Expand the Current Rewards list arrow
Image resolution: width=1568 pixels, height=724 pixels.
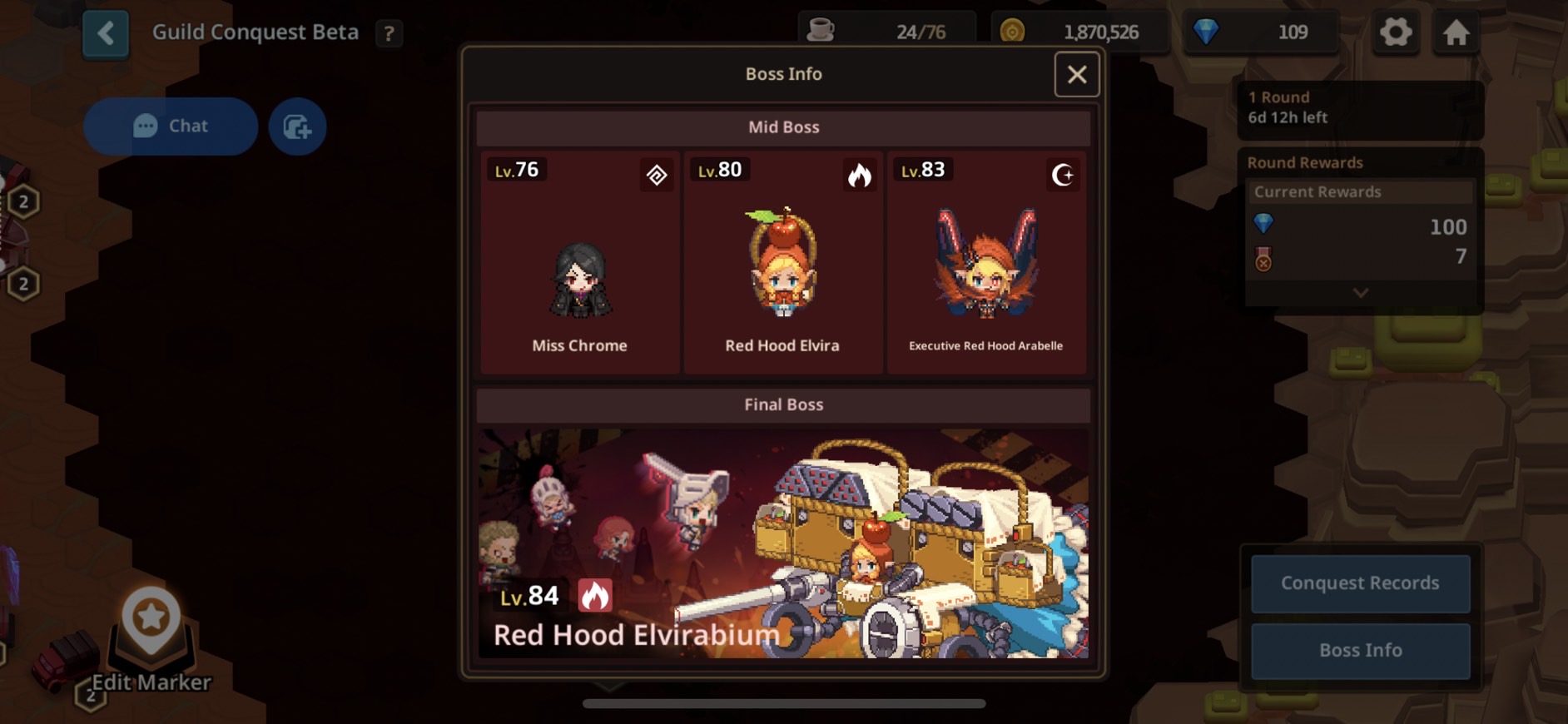1360,293
